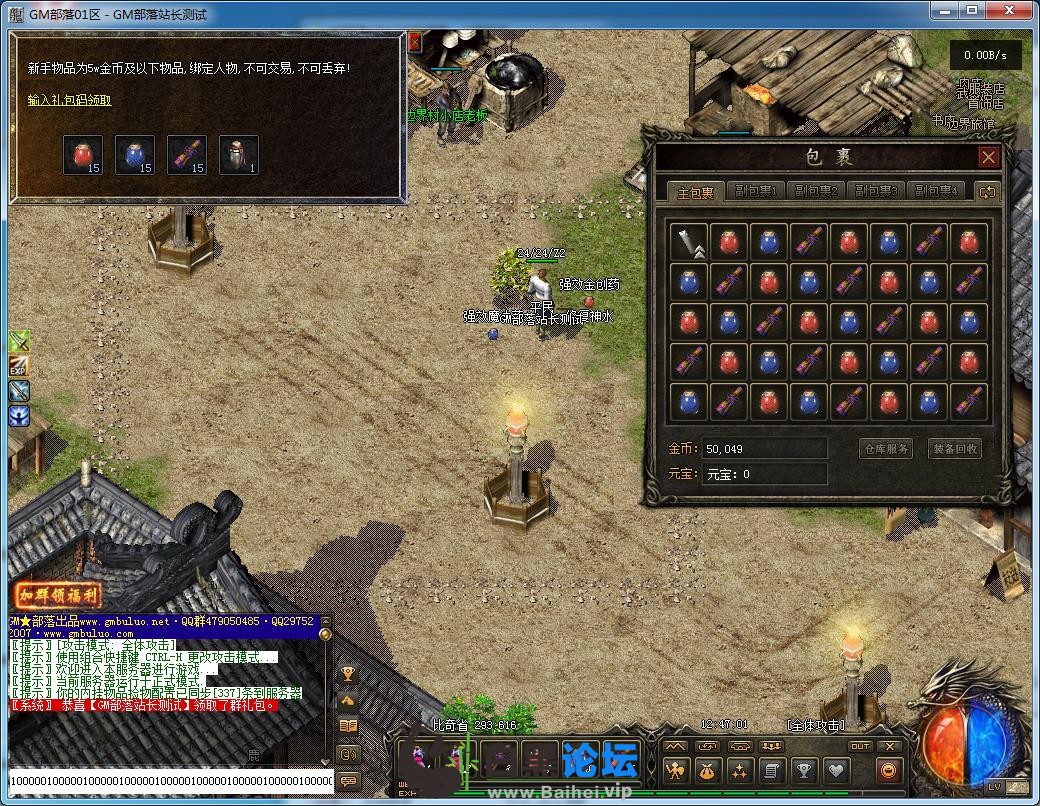Open the trophy icon in the bottom bar
Screen dimensions: 1040x806
tap(803, 771)
